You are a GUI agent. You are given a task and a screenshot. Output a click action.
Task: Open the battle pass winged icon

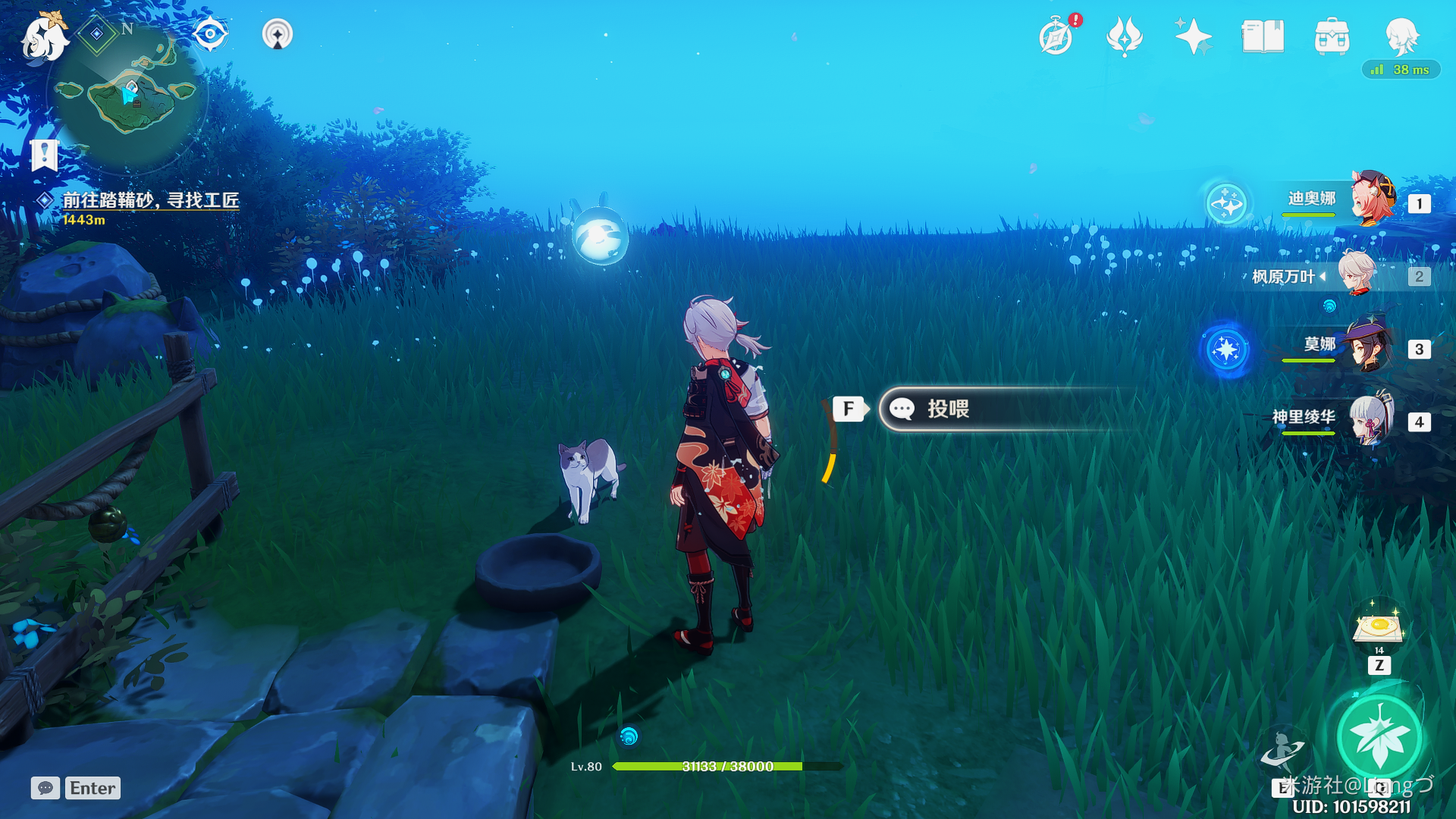(1124, 36)
